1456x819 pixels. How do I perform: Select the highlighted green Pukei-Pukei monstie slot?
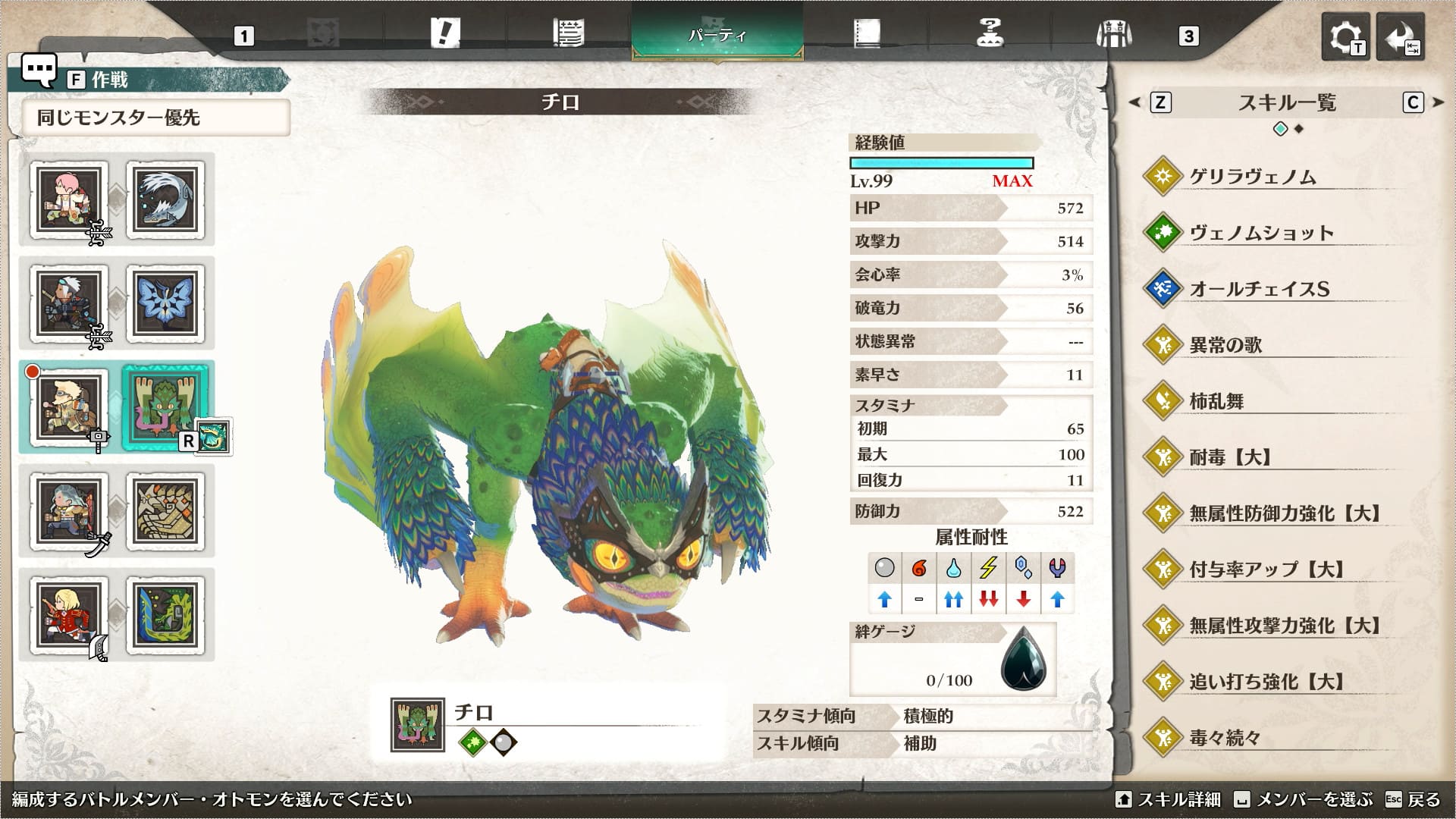point(165,407)
